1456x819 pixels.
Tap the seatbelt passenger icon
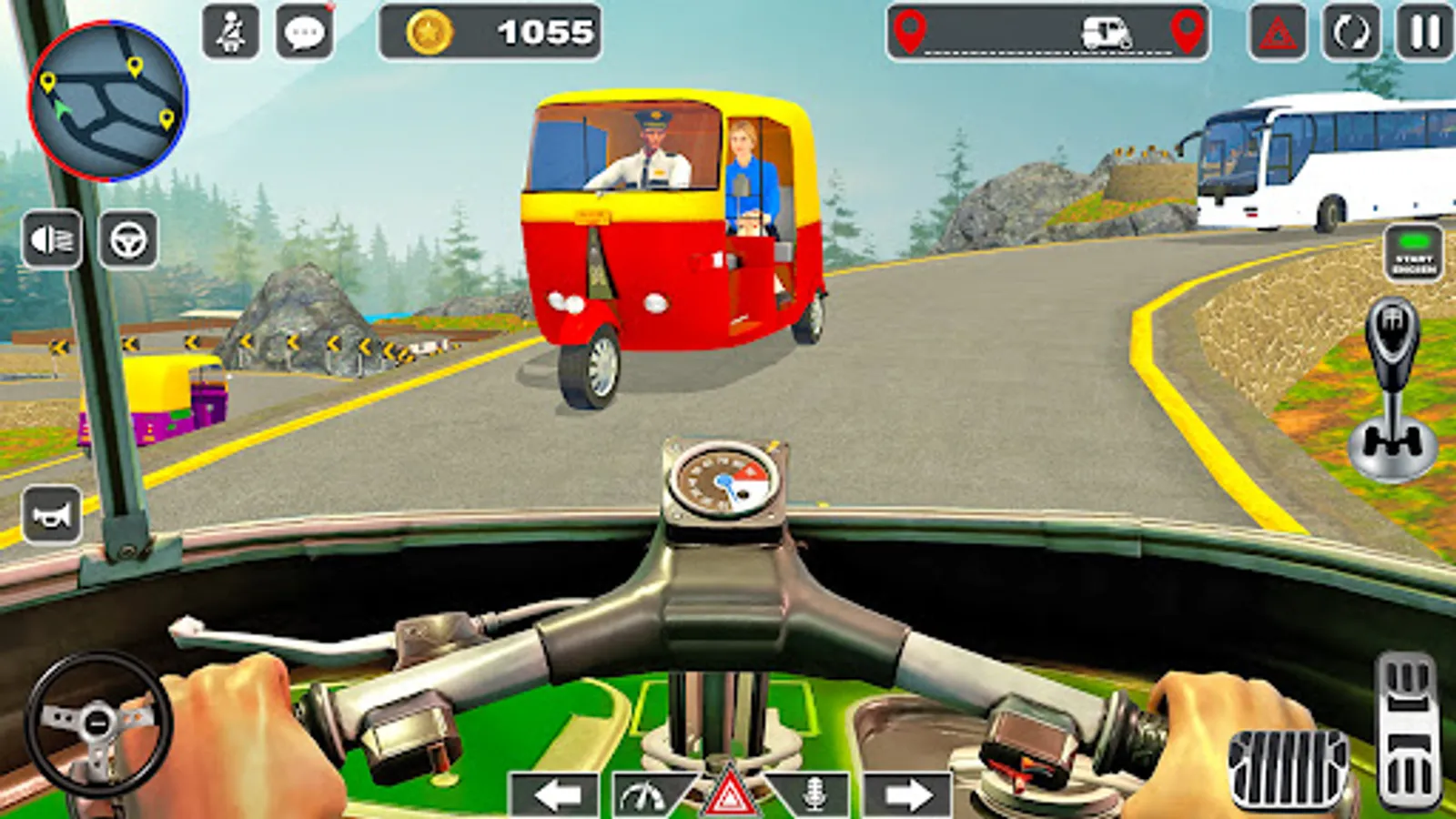click(x=230, y=33)
